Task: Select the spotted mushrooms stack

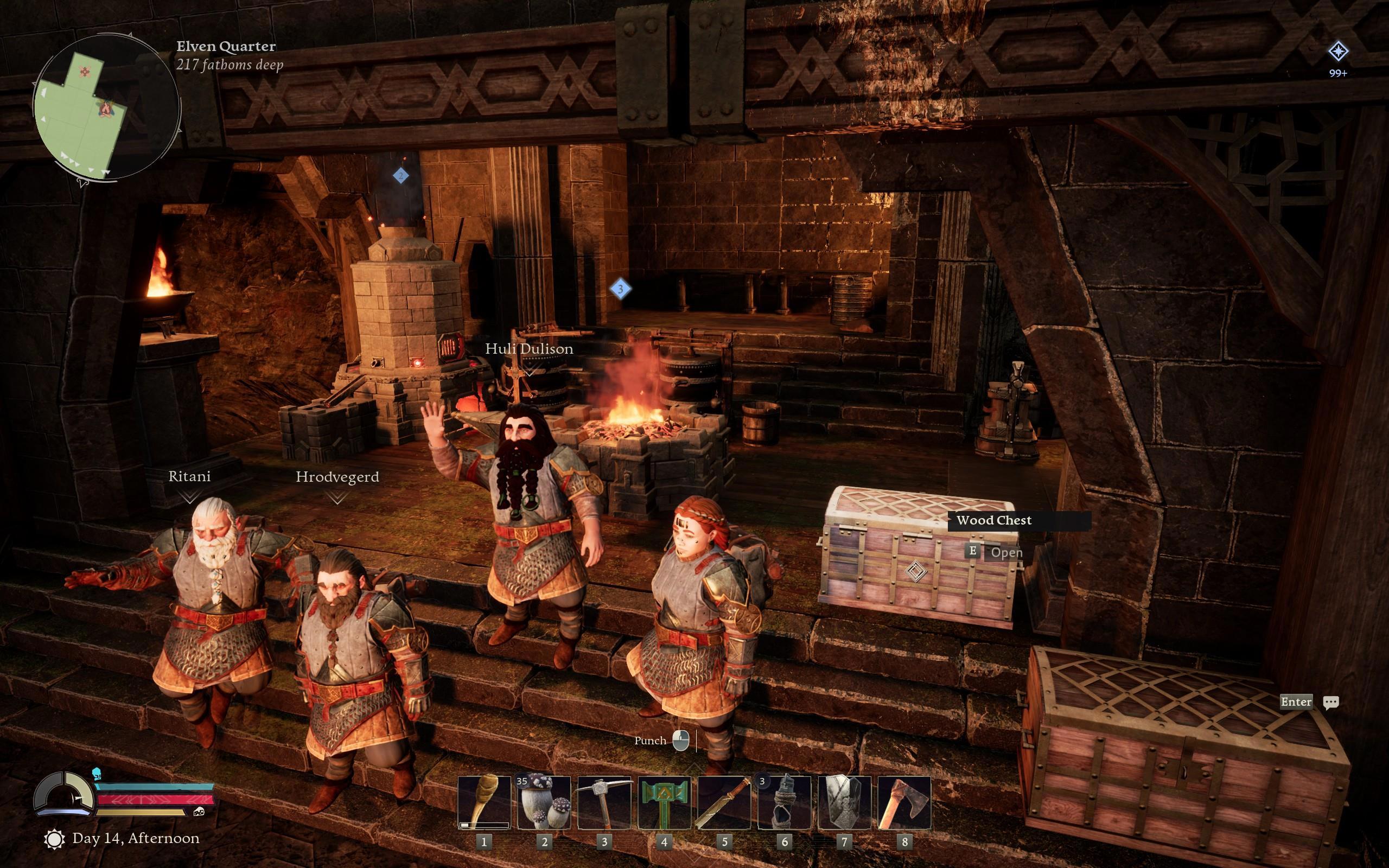Action: point(544,802)
